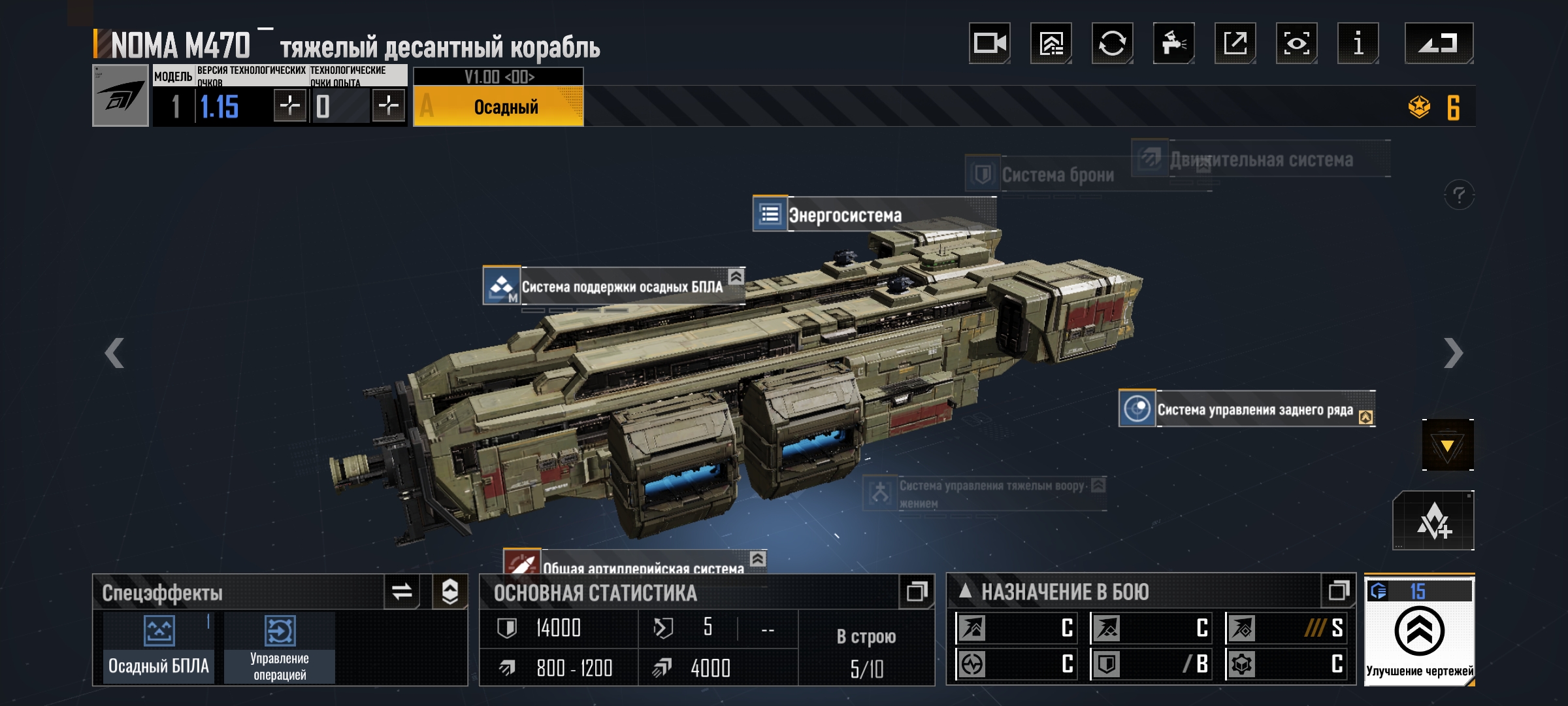Expand the Основная статистика panel
The image size is (1568, 706).
pyautogui.click(x=916, y=592)
